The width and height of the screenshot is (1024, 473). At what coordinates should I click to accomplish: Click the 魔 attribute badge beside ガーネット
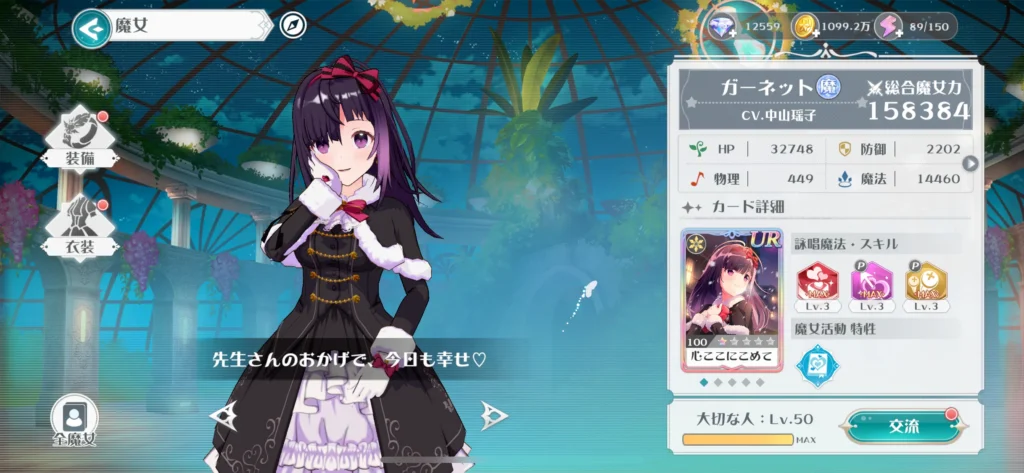click(828, 86)
